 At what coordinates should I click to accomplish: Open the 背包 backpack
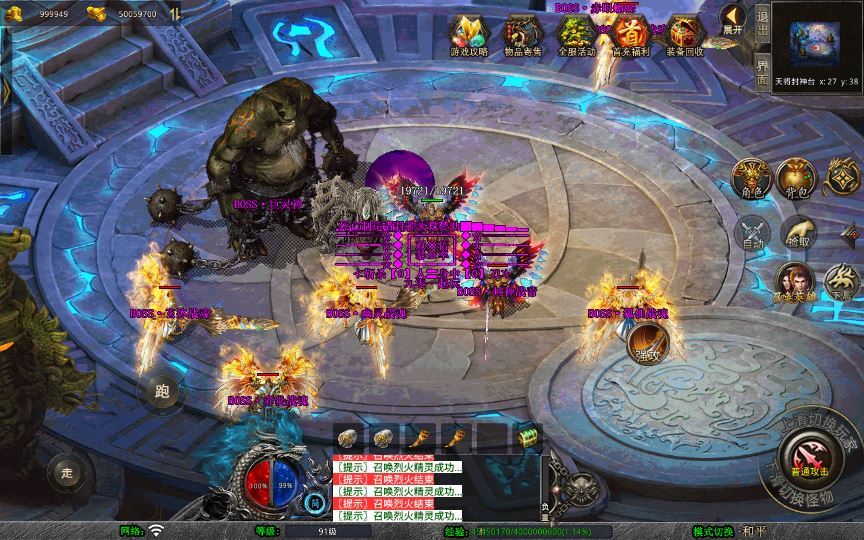(x=797, y=178)
